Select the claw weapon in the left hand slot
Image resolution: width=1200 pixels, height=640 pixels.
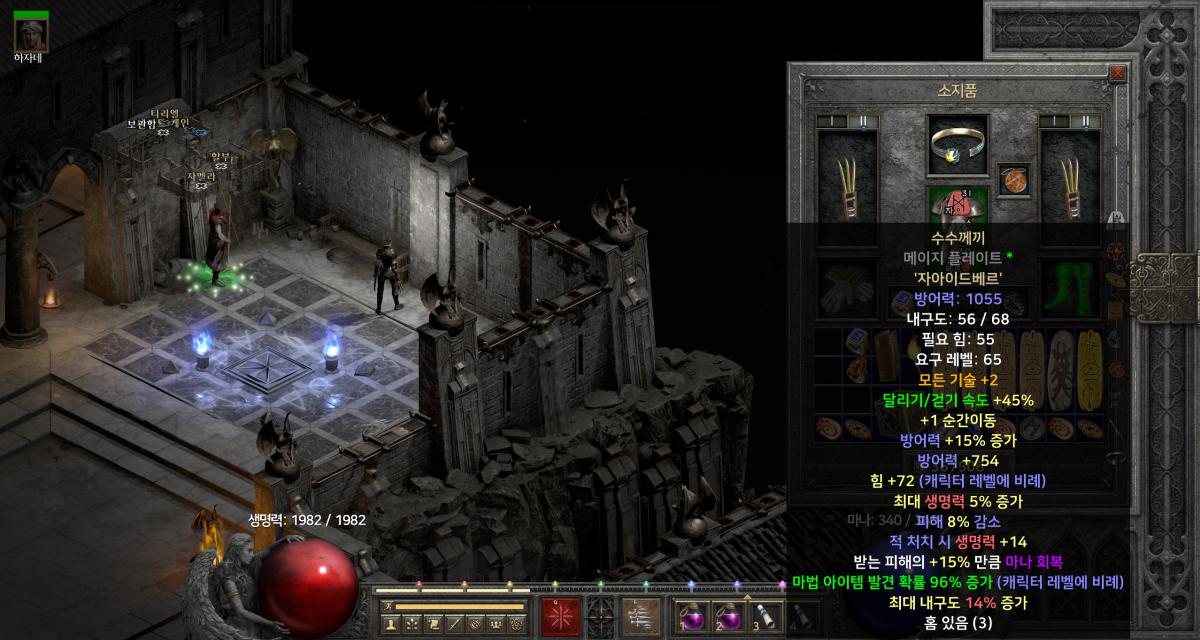pyautogui.click(x=847, y=174)
